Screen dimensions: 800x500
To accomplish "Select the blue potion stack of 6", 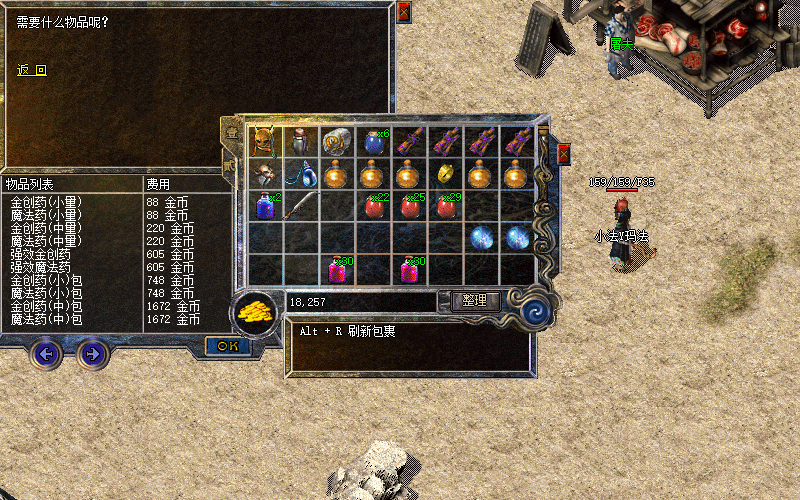I will [x=374, y=141].
